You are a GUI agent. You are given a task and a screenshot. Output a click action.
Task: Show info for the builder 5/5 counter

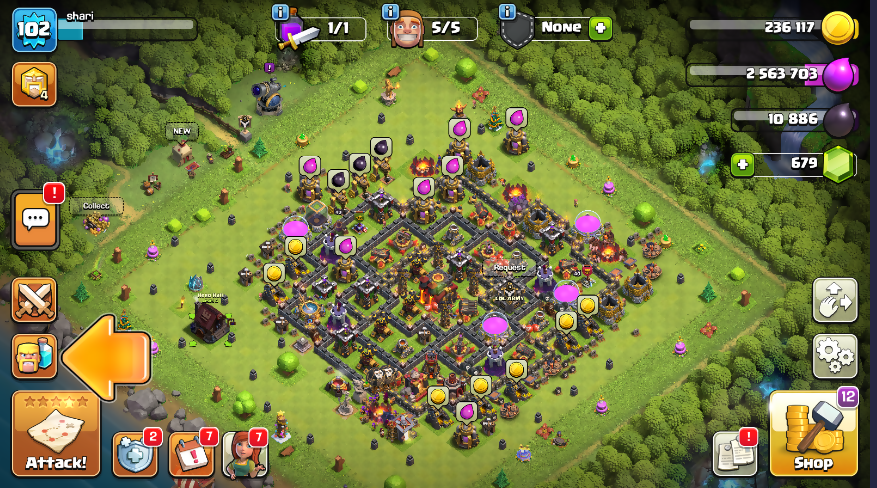click(x=393, y=12)
